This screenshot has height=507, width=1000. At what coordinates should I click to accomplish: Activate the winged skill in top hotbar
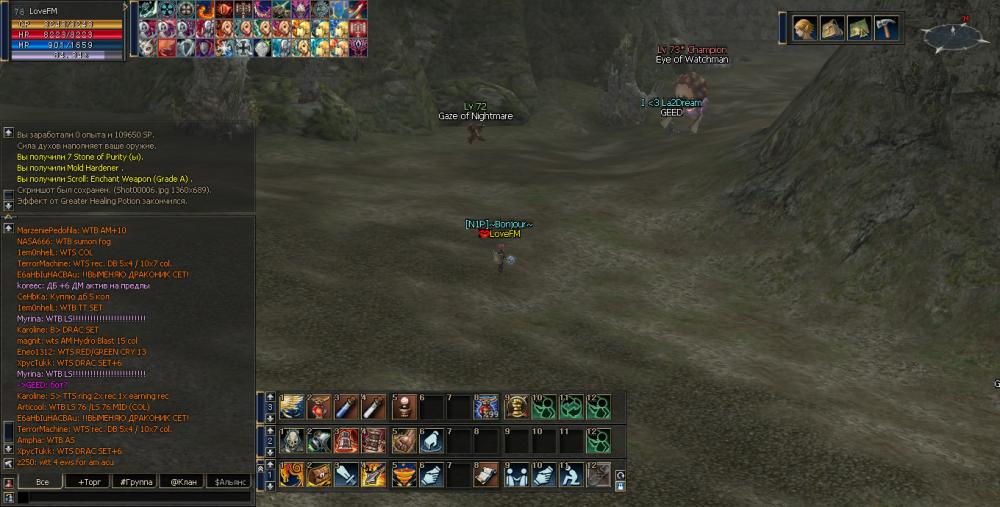point(291,406)
